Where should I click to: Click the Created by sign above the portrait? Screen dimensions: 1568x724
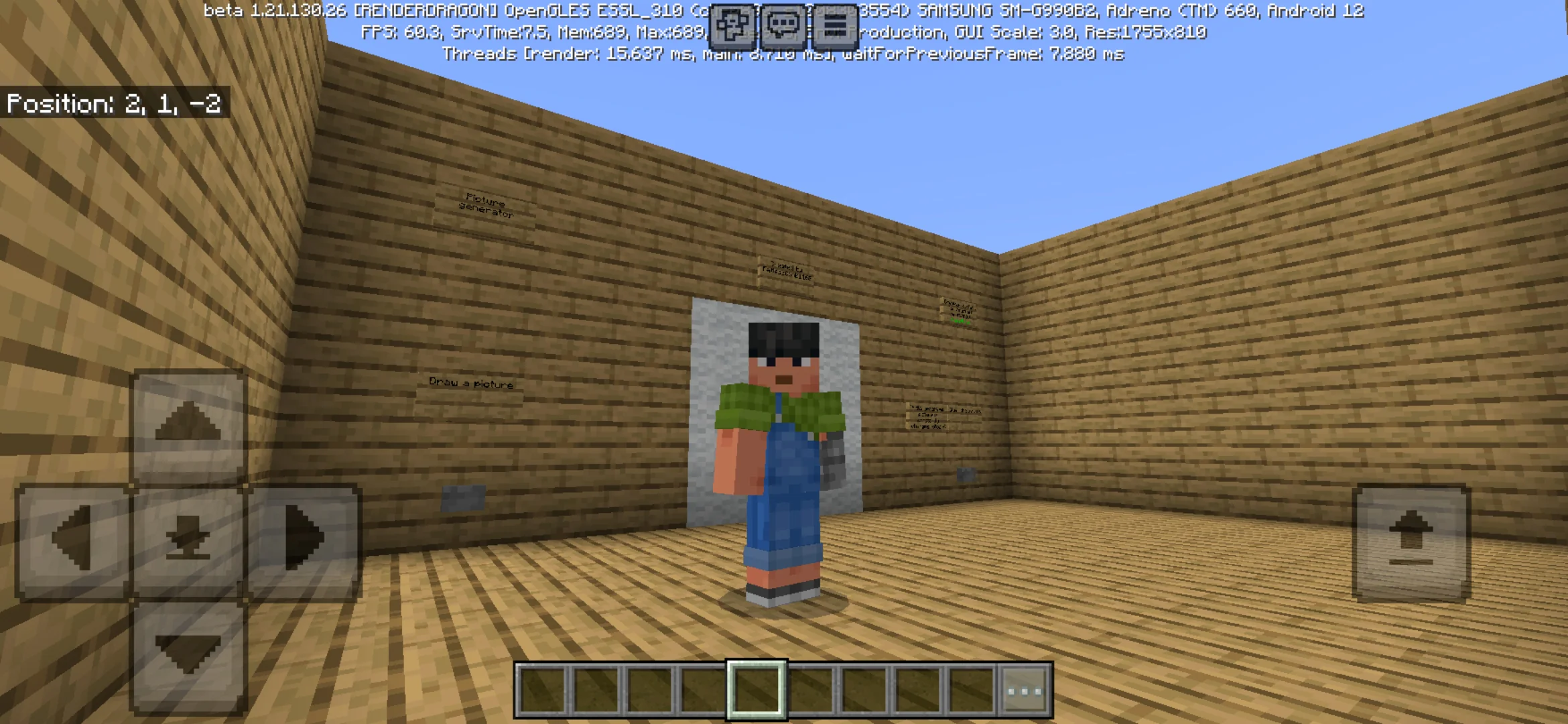point(785,268)
